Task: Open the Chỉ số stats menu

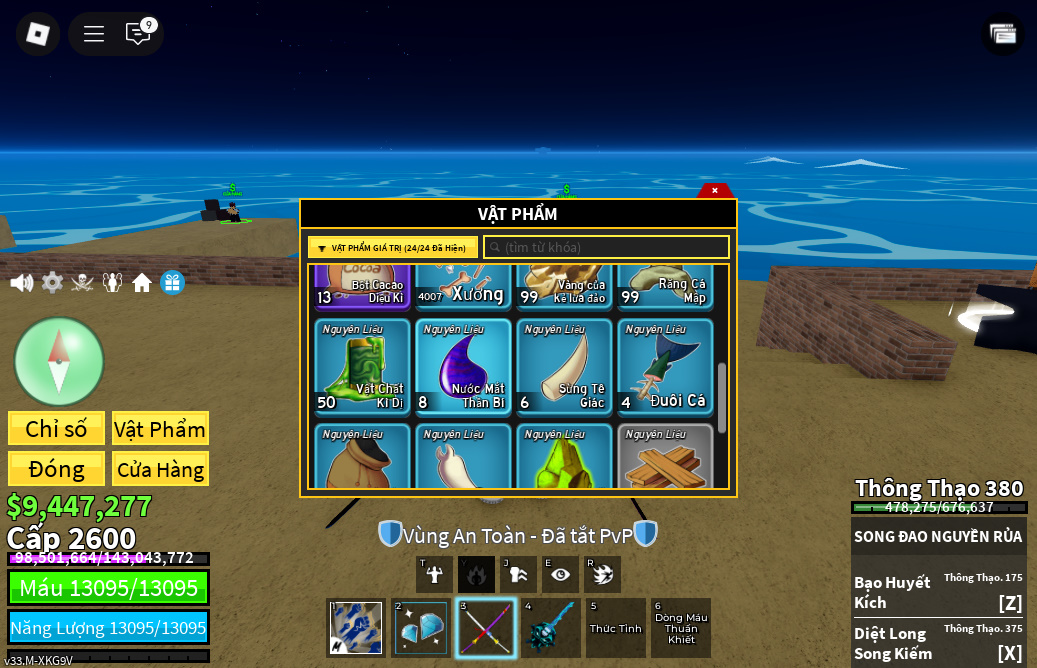Action: (x=56, y=429)
